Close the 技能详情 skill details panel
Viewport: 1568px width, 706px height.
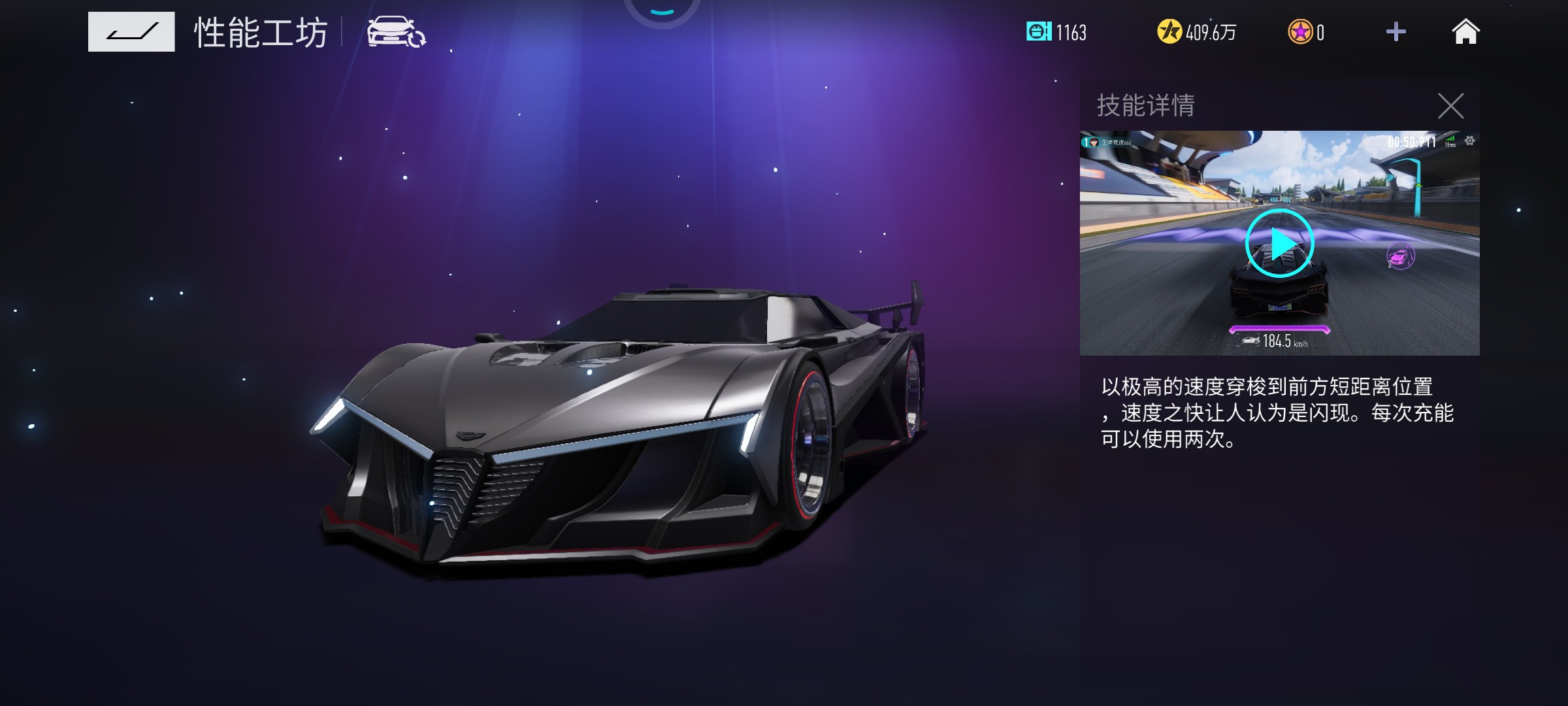click(1450, 105)
